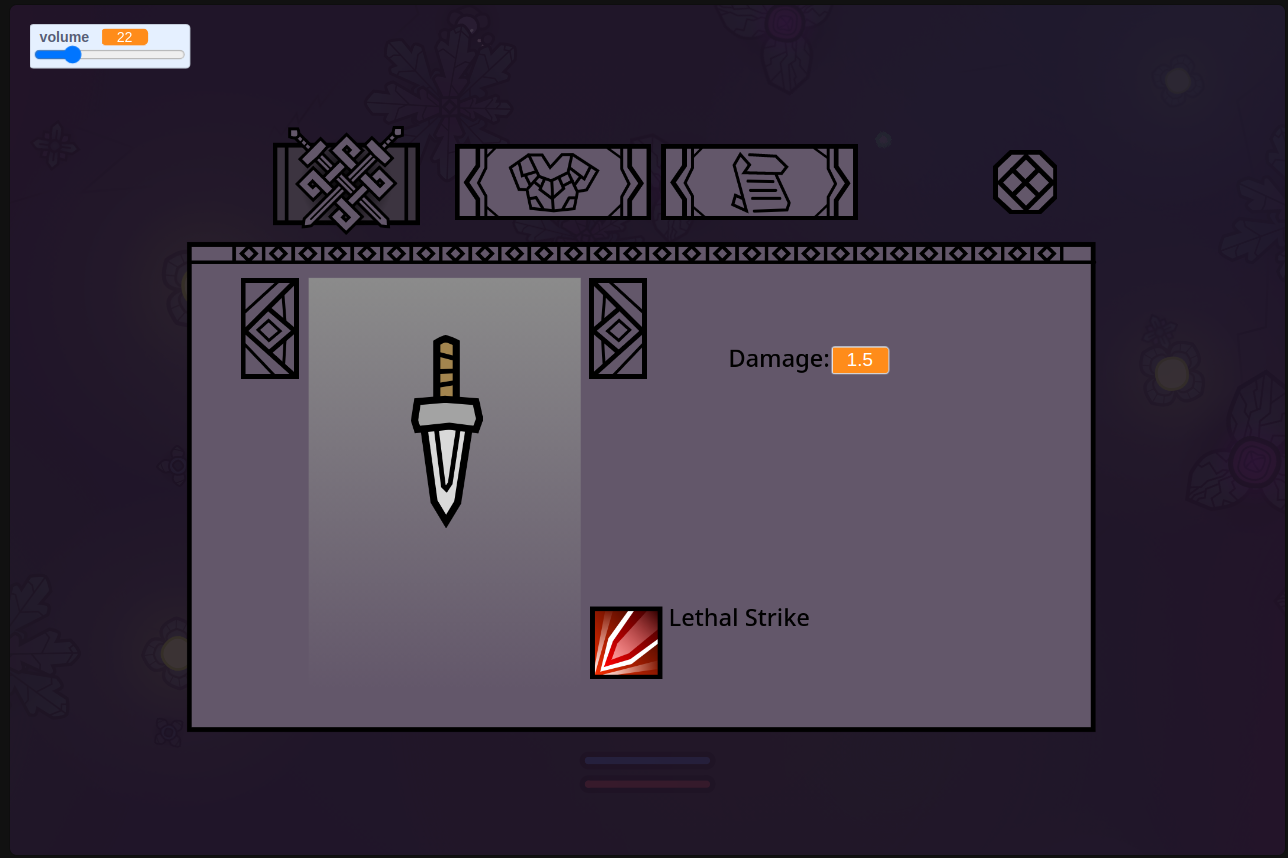Click the octagonal knot emblem in top right
Viewport: 1288px width, 858px height.
(1025, 182)
